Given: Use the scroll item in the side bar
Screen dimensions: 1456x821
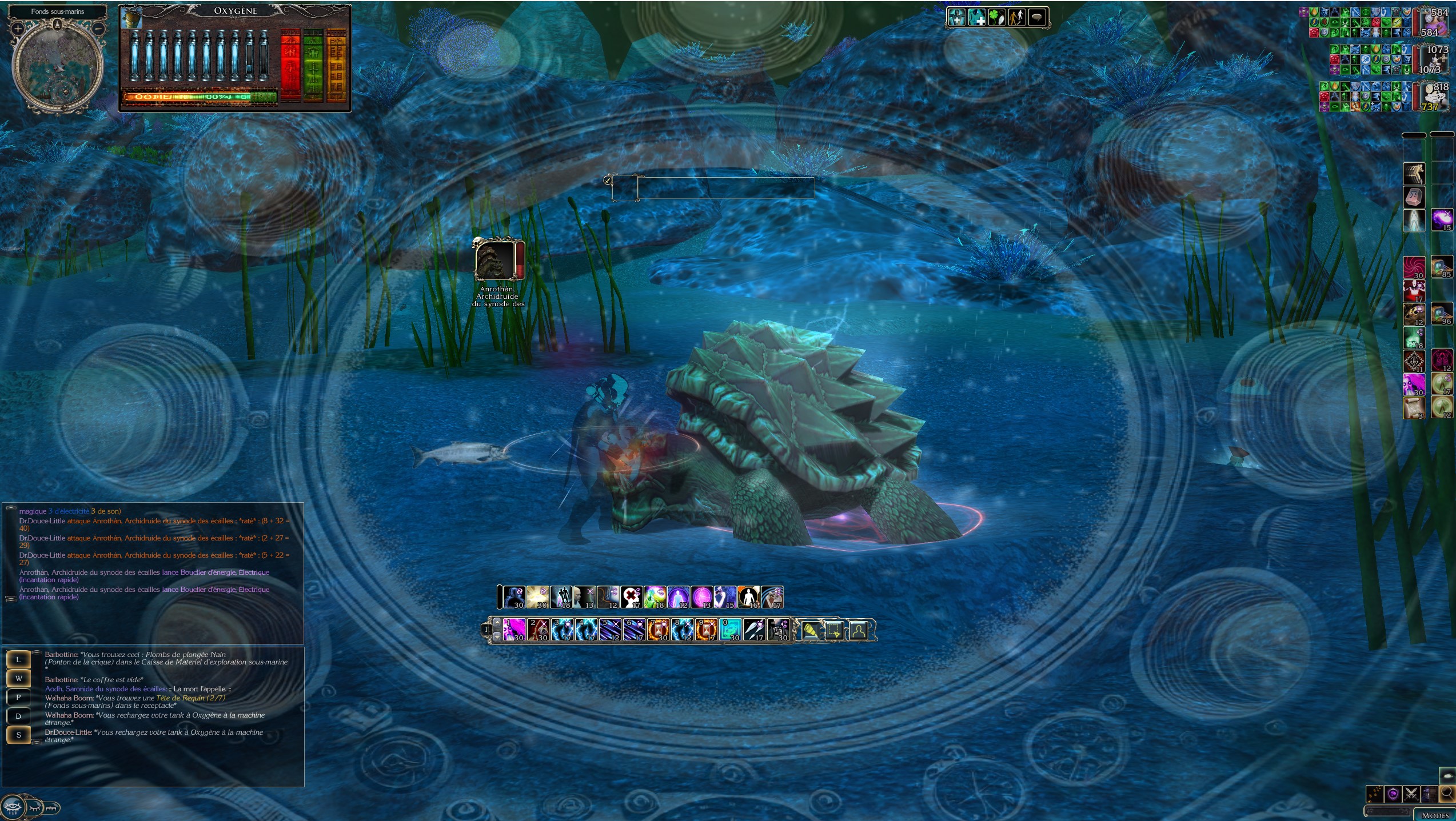Looking at the screenshot, I should tap(1414, 408).
